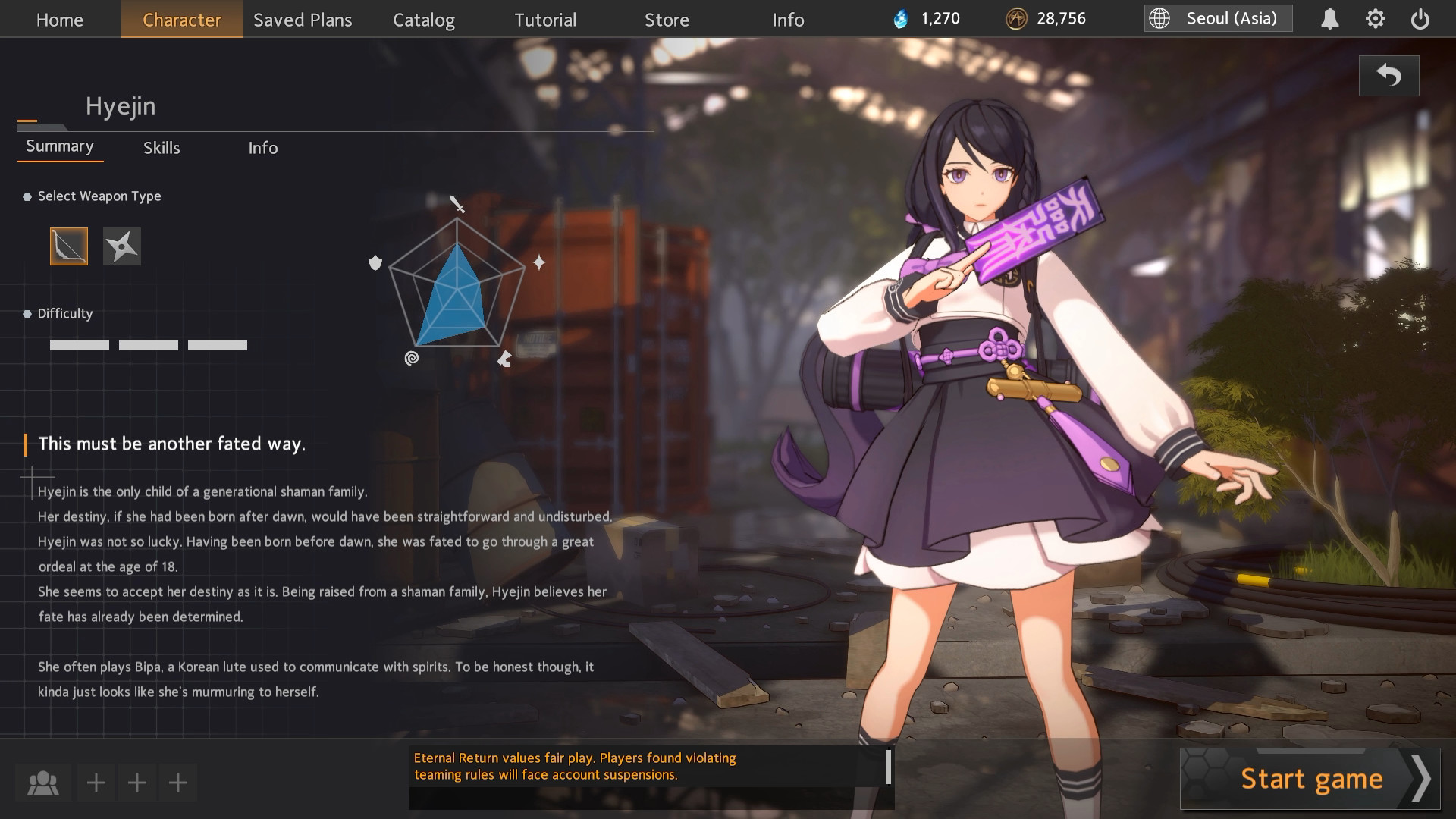The width and height of the screenshot is (1456, 819).
Task: Open the party members icon
Action: [x=43, y=783]
